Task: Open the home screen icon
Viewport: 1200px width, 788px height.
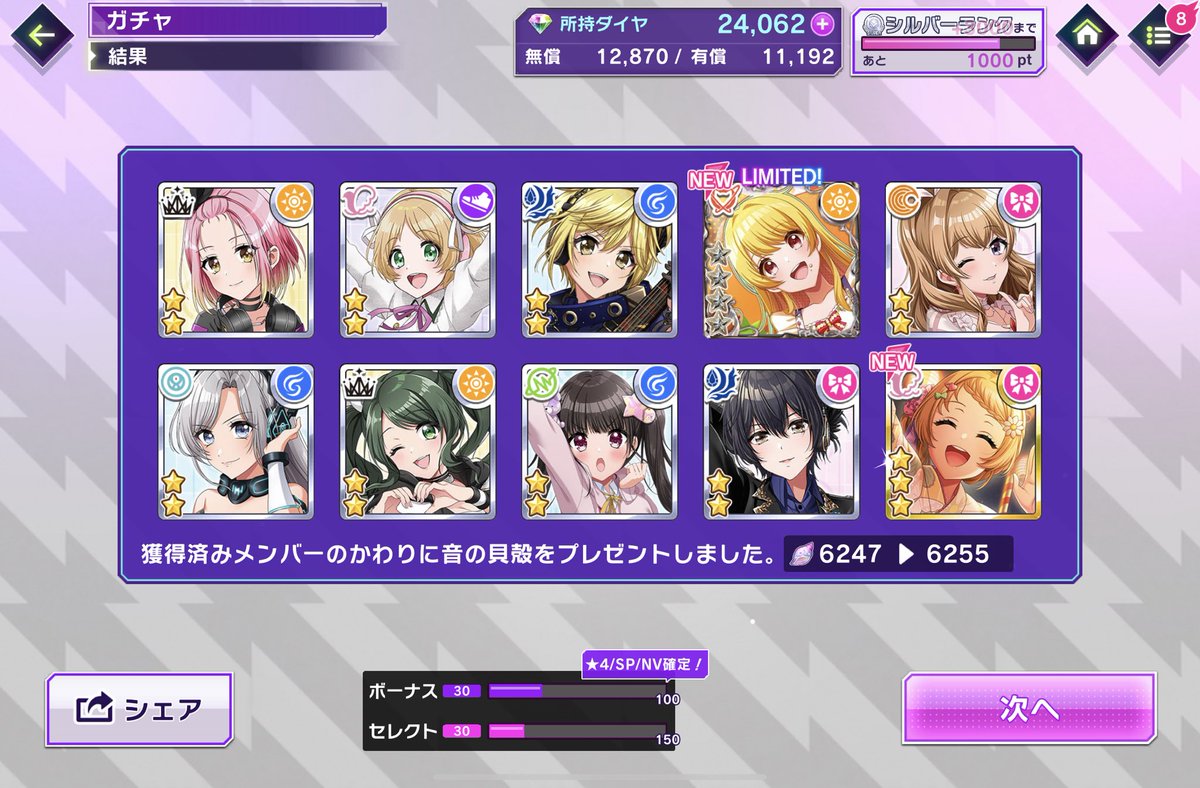Action: [x=1089, y=34]
